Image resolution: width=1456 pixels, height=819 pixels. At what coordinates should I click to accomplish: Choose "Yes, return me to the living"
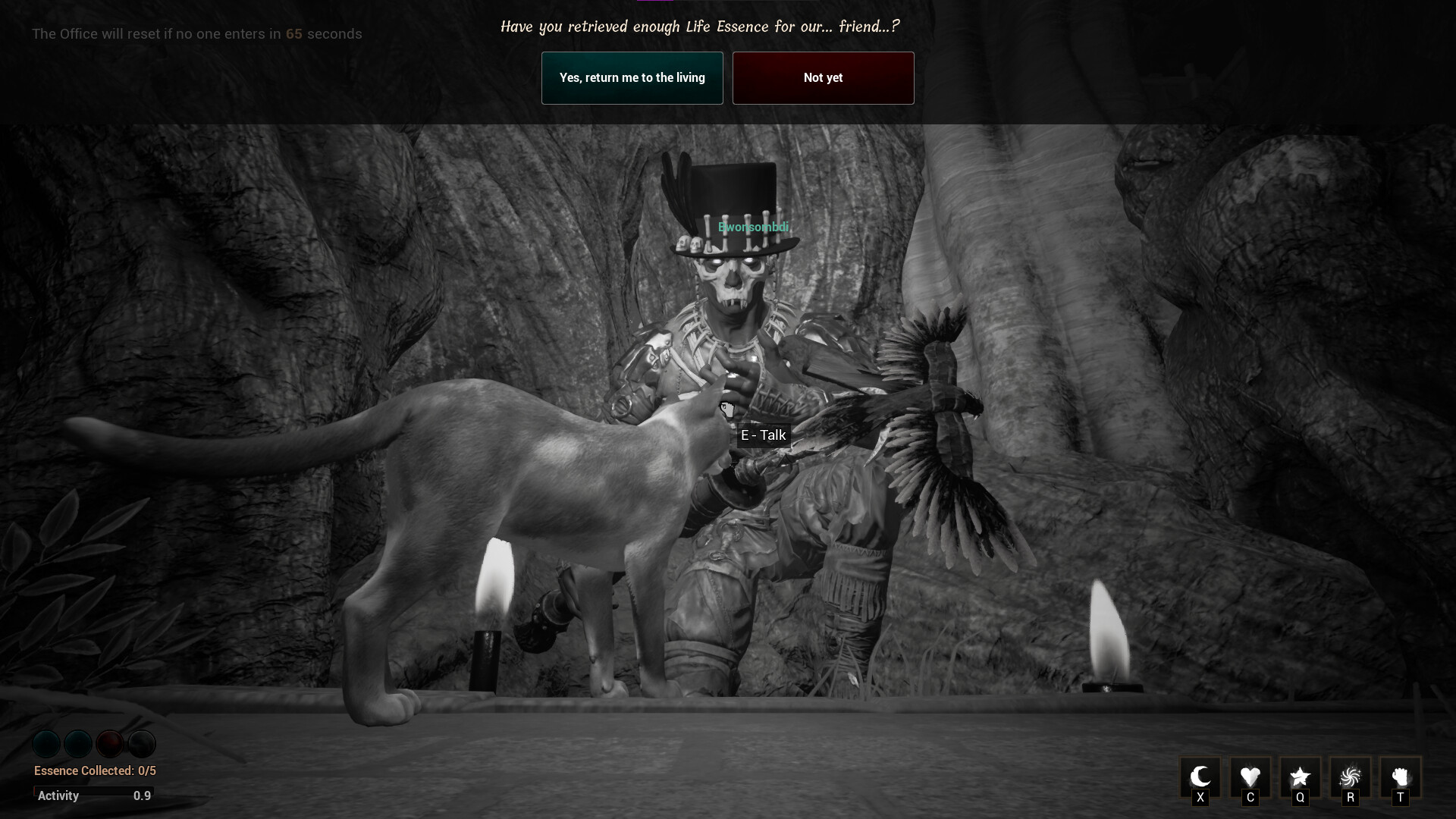click(x=632, y=77)
